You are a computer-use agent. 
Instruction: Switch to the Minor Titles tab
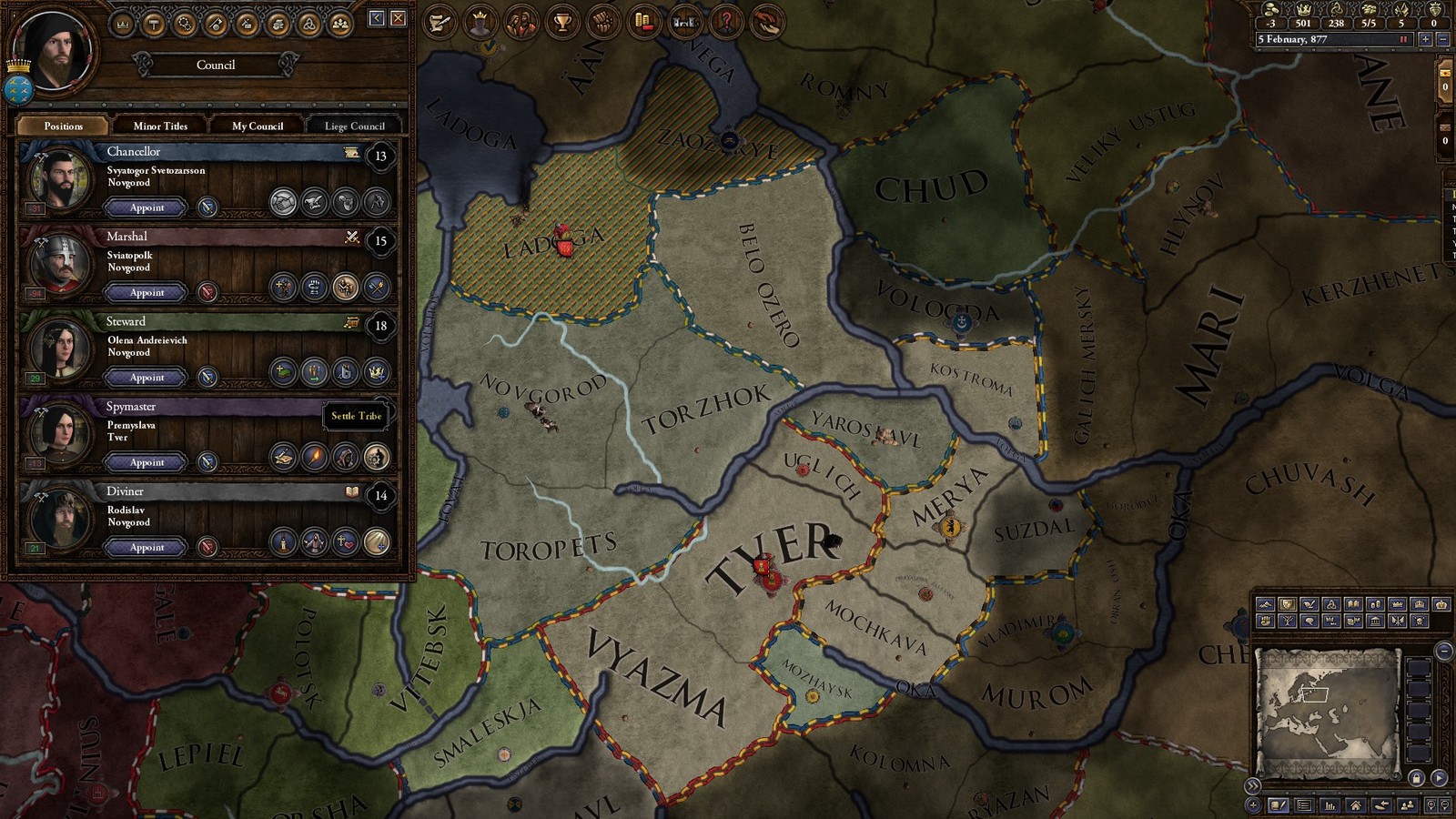160,126
